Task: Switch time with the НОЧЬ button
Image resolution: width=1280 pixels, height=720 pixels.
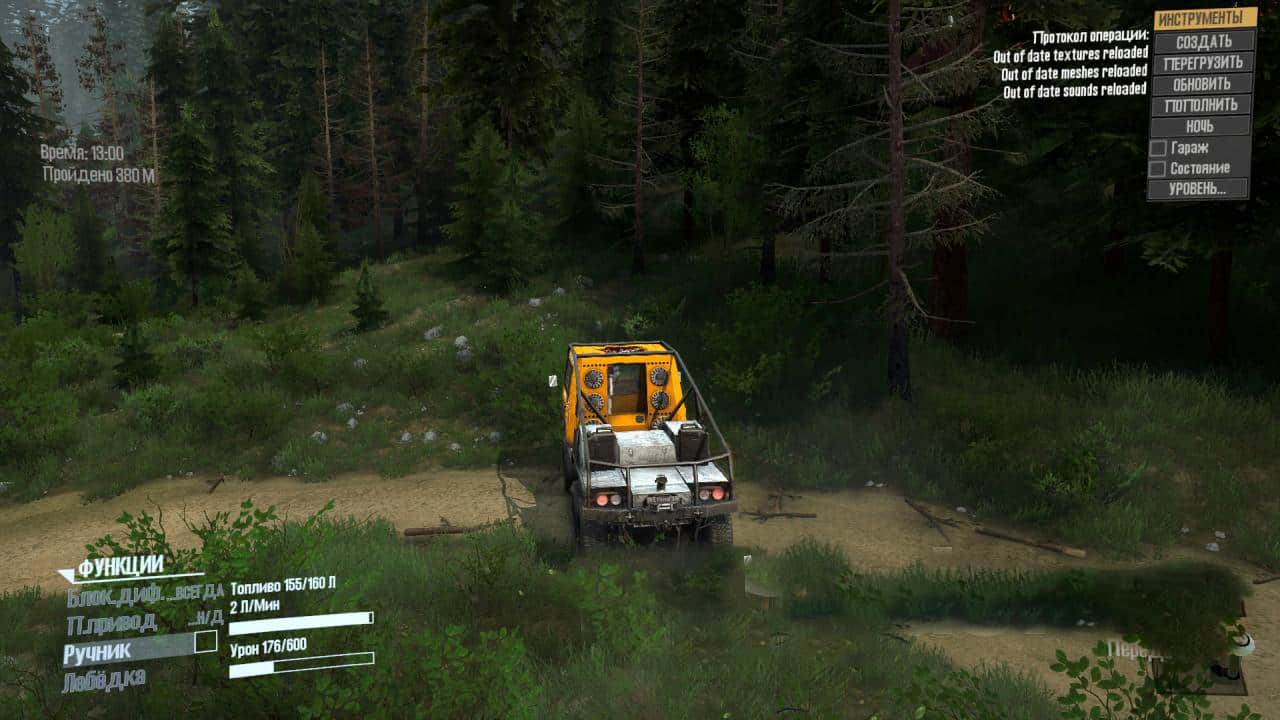Action: 1200,126
